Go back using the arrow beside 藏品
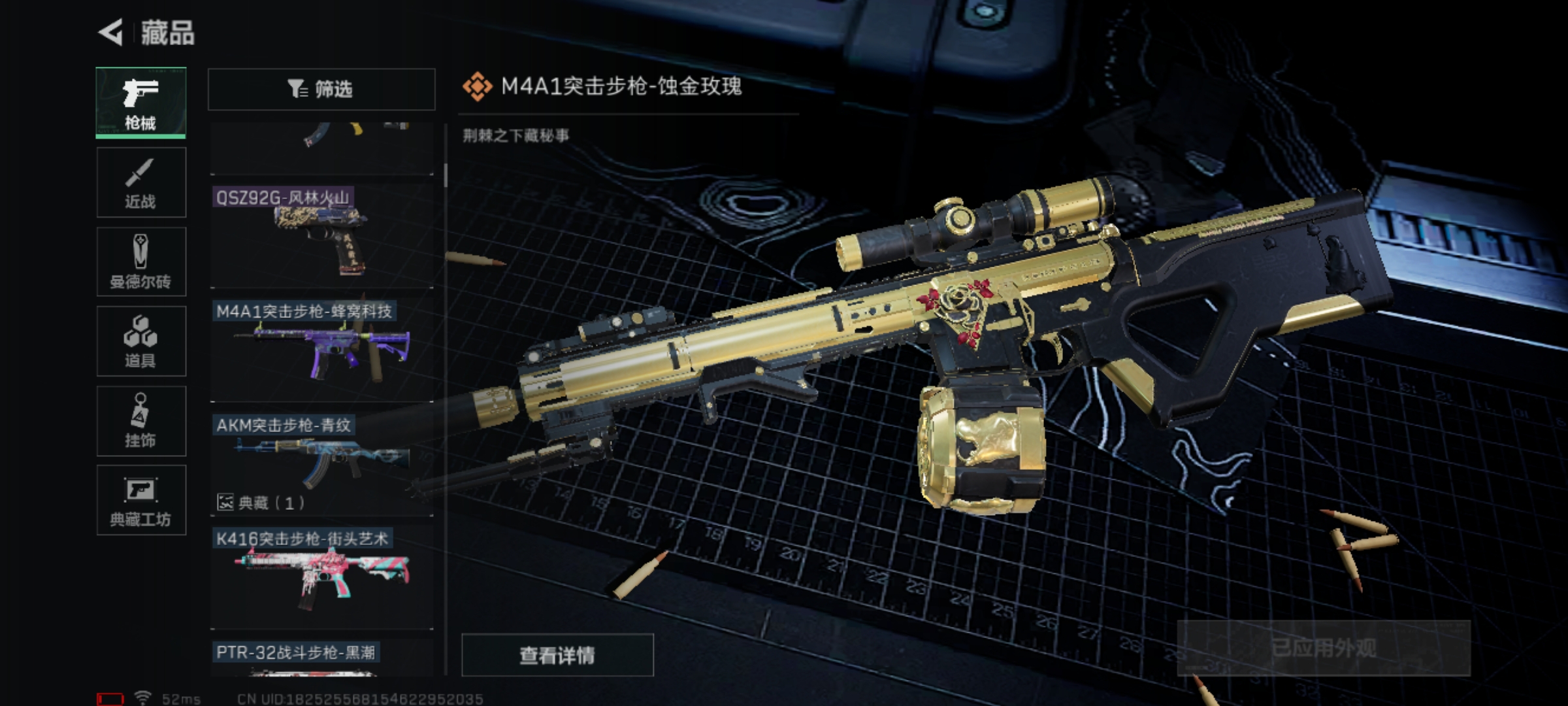1568x706 pixels. (x=111, y=32)
